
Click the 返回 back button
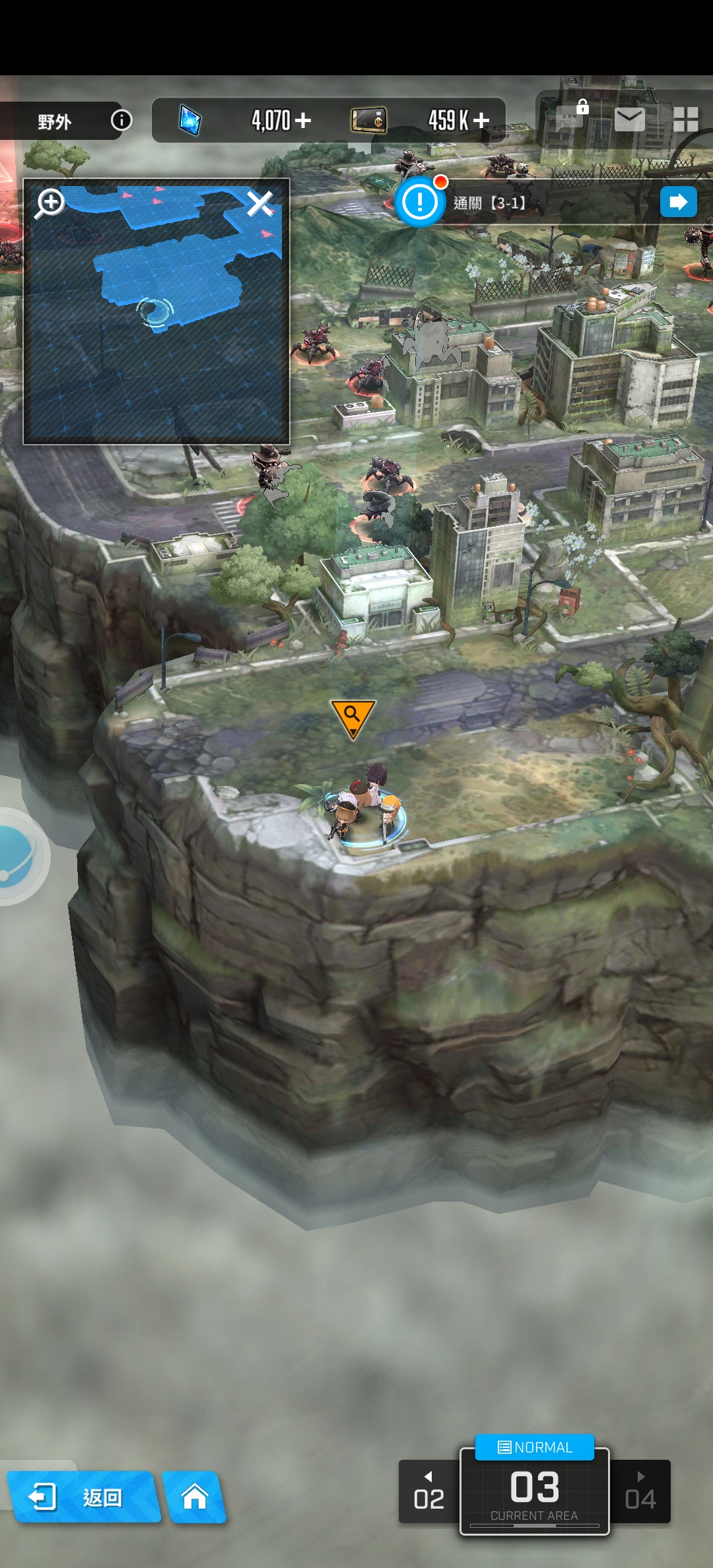point(83,1497)
